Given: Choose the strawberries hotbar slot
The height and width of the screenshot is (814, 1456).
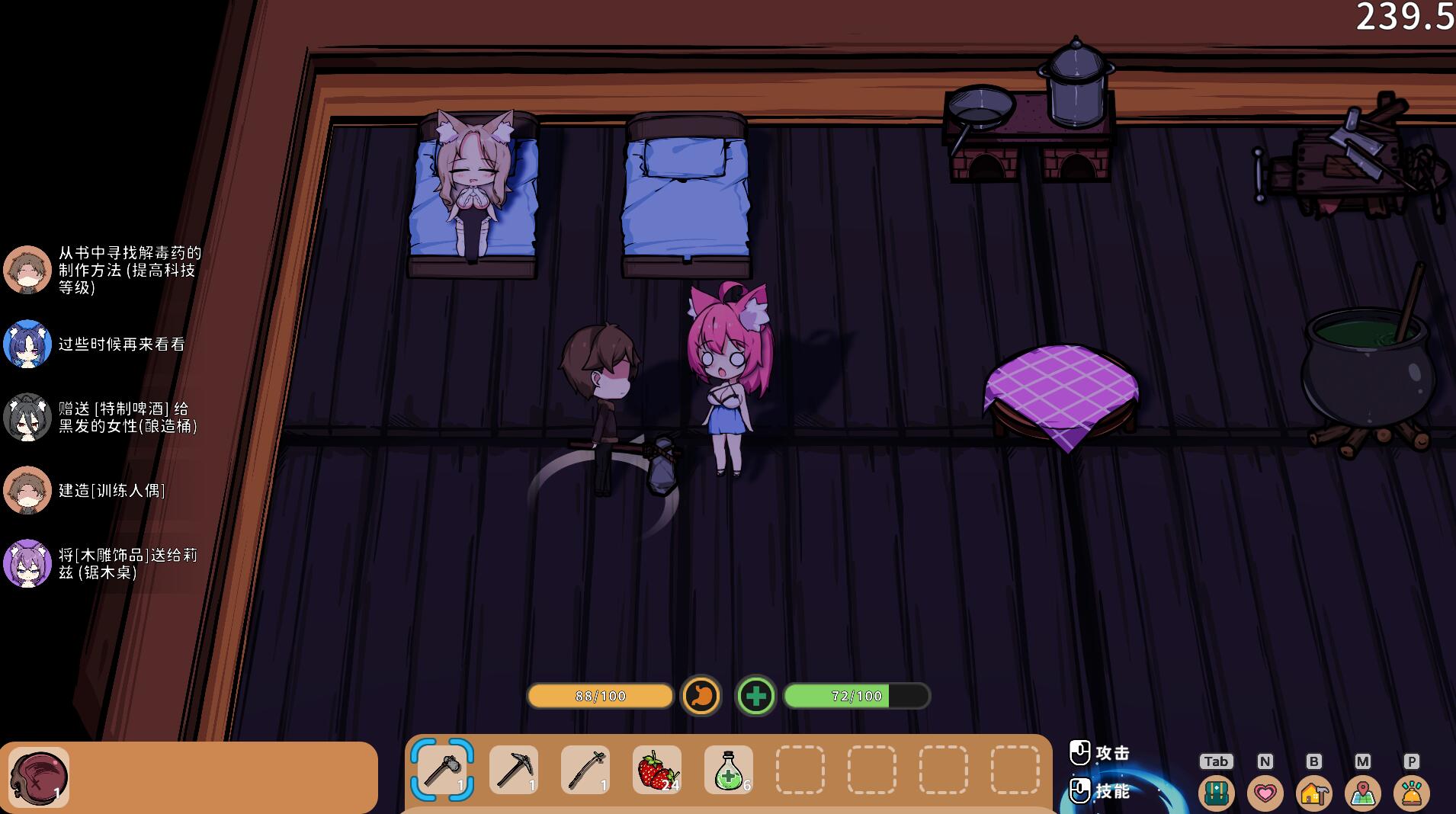Looking at the screenshot, I should [x=657, y=770].
